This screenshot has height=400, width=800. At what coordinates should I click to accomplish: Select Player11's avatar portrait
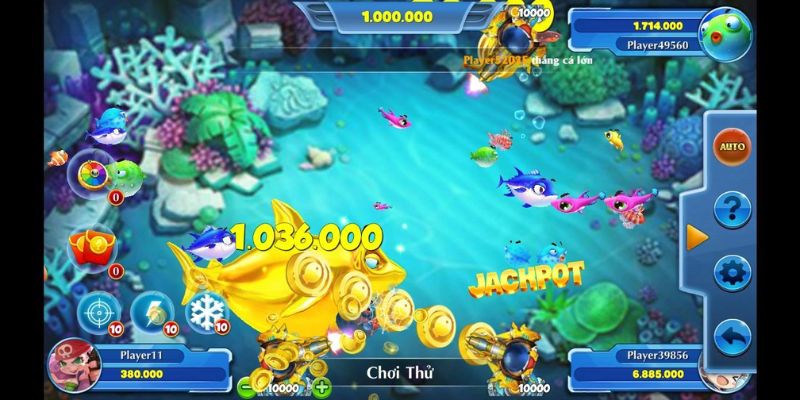tap(72, 364)
